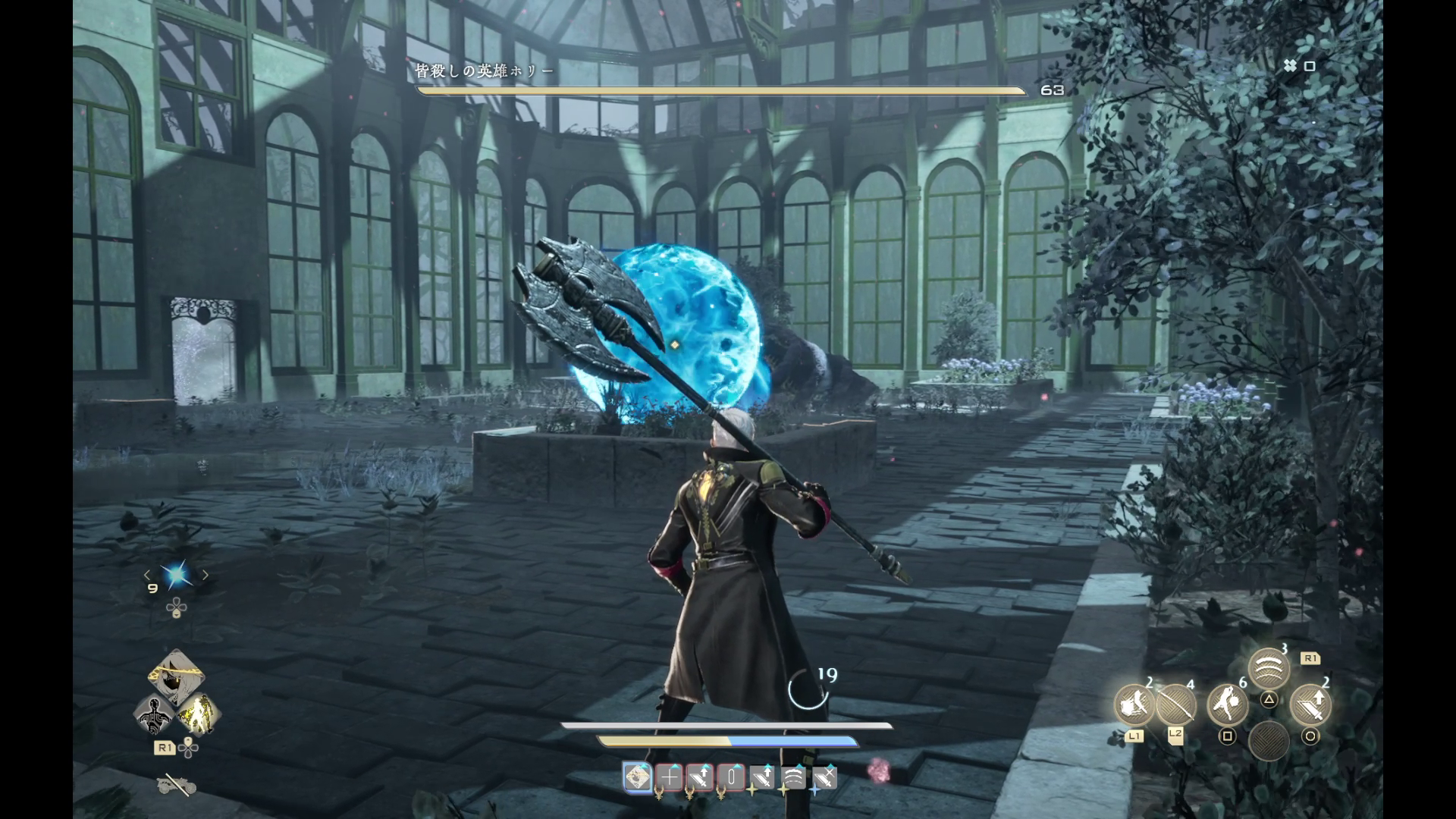1456x819 pixels.
Task: Choose the glowing yellow figure diamond icon
Action: (198, 715)
